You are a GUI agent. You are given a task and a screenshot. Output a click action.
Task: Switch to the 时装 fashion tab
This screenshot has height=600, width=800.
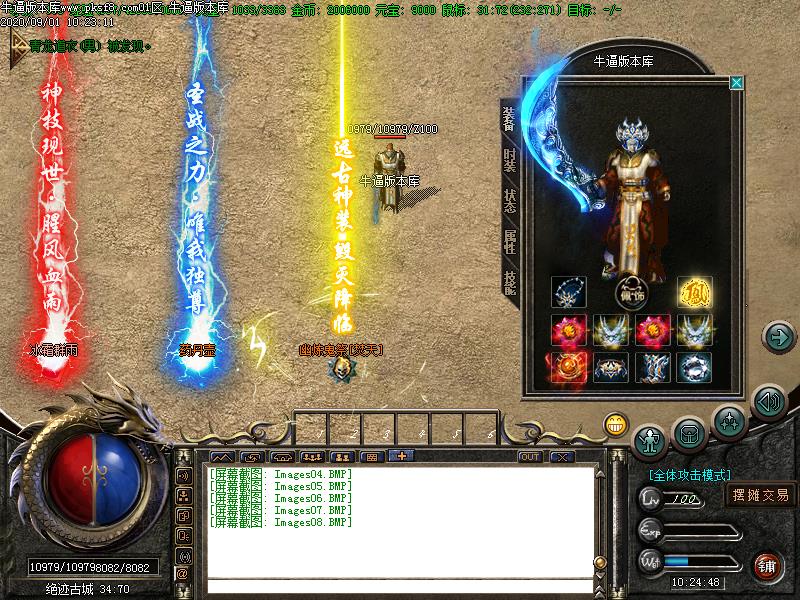tap(510, 162)
